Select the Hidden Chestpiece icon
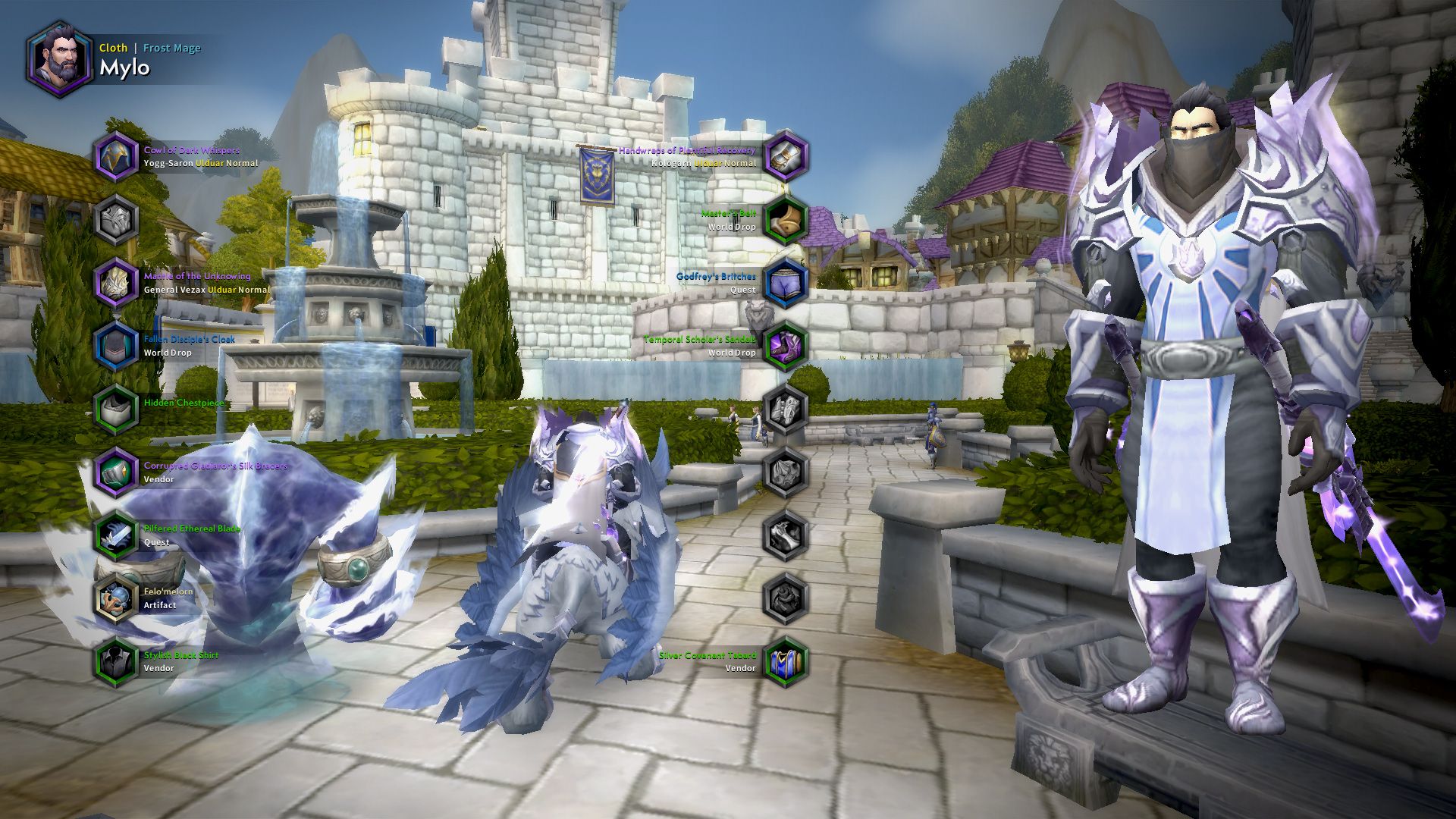Image resolution: width=1456 pixels, height=819 pixels. (x=115, y=409)
